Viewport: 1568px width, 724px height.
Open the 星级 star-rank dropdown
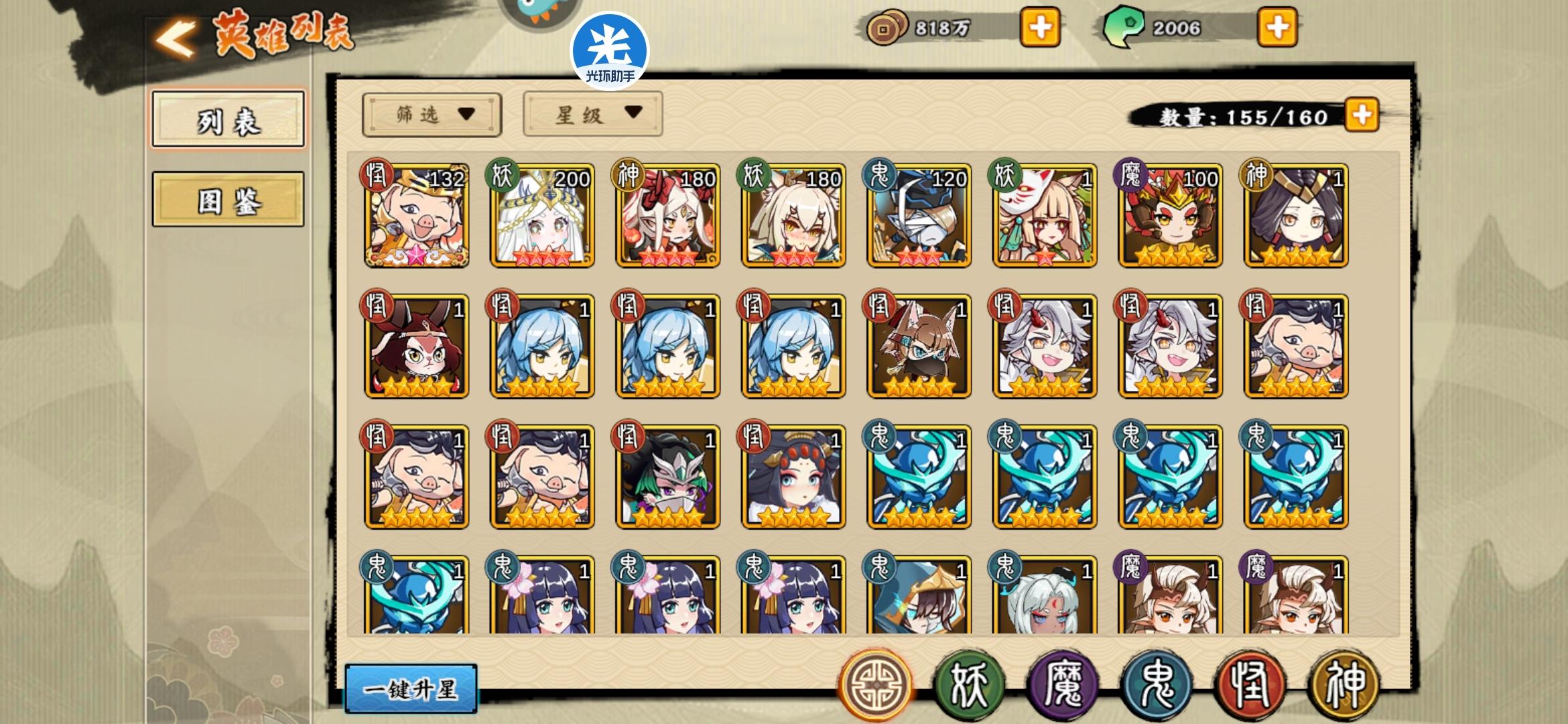tap(592, 114)
